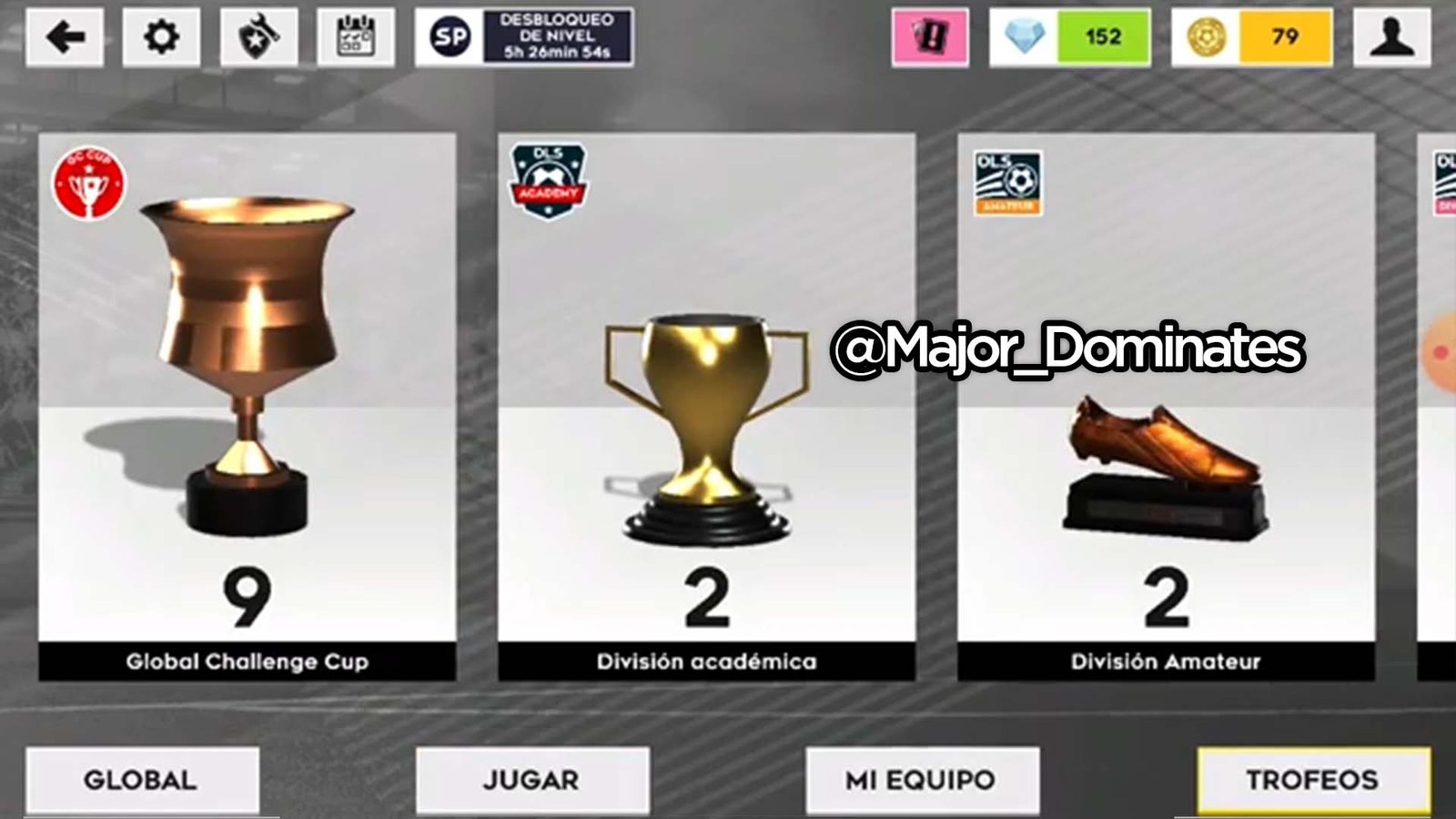Screen dimensions: 1456x819
Task: Open the pink notifications icon
Action: pos(930,38)
